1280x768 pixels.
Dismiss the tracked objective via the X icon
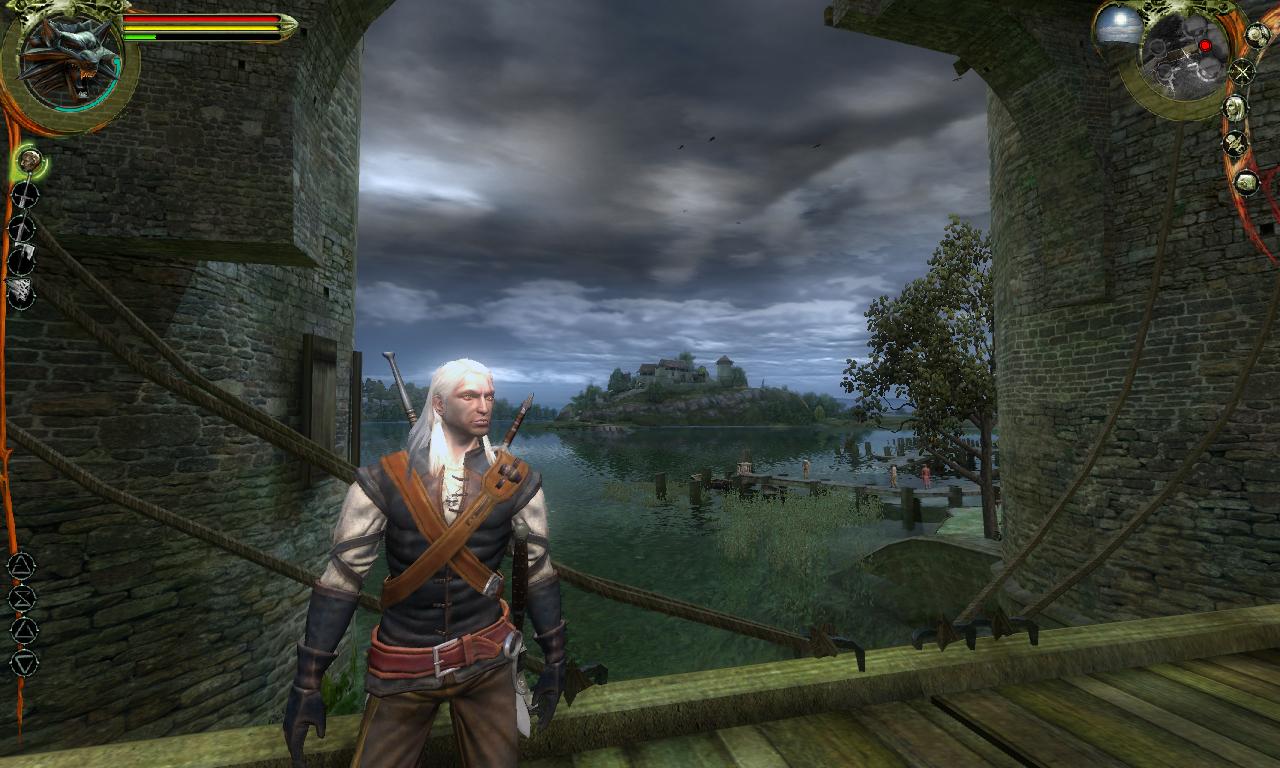1243,70
